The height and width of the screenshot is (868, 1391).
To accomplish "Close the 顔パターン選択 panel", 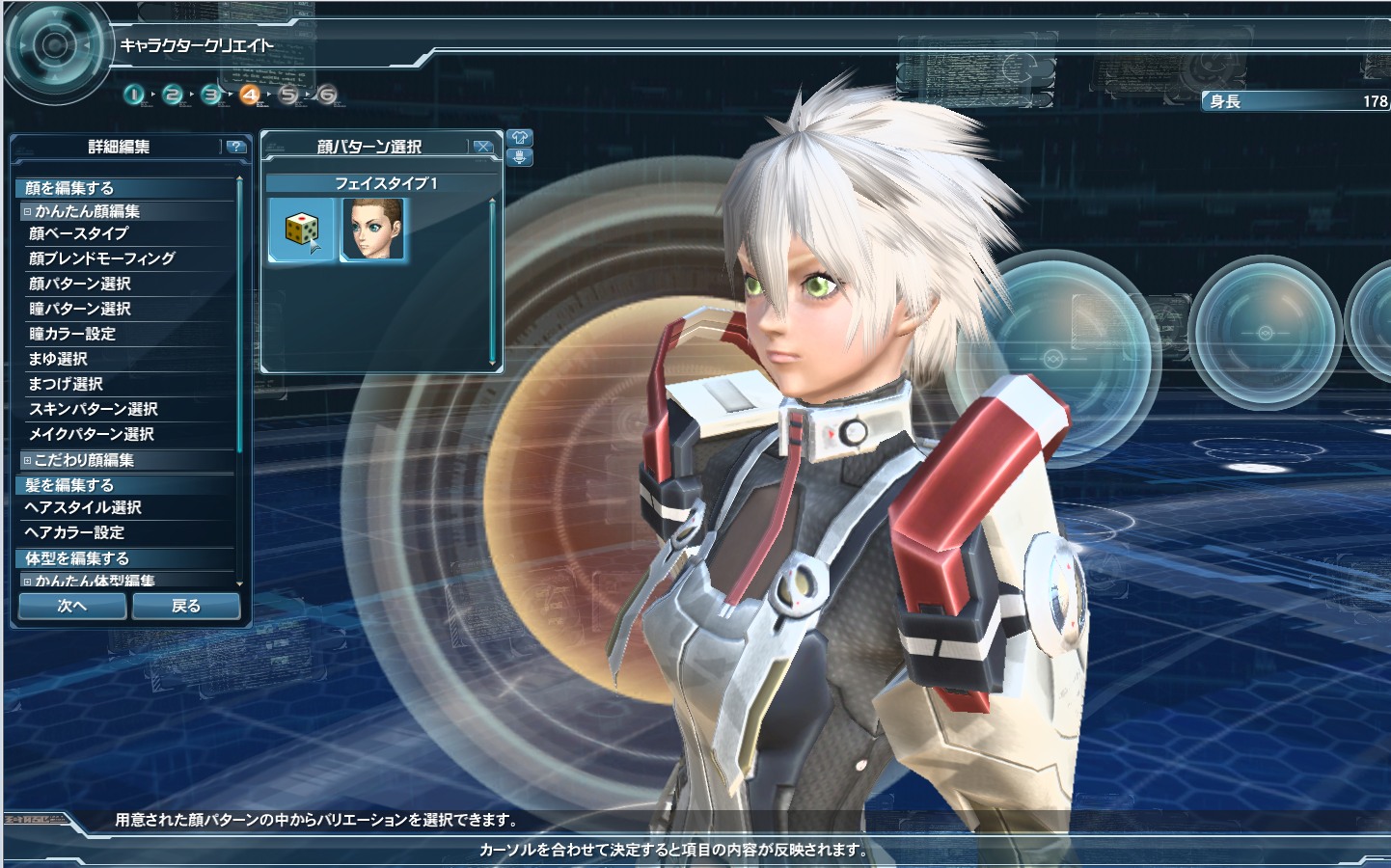I will (x=483, y=147).
